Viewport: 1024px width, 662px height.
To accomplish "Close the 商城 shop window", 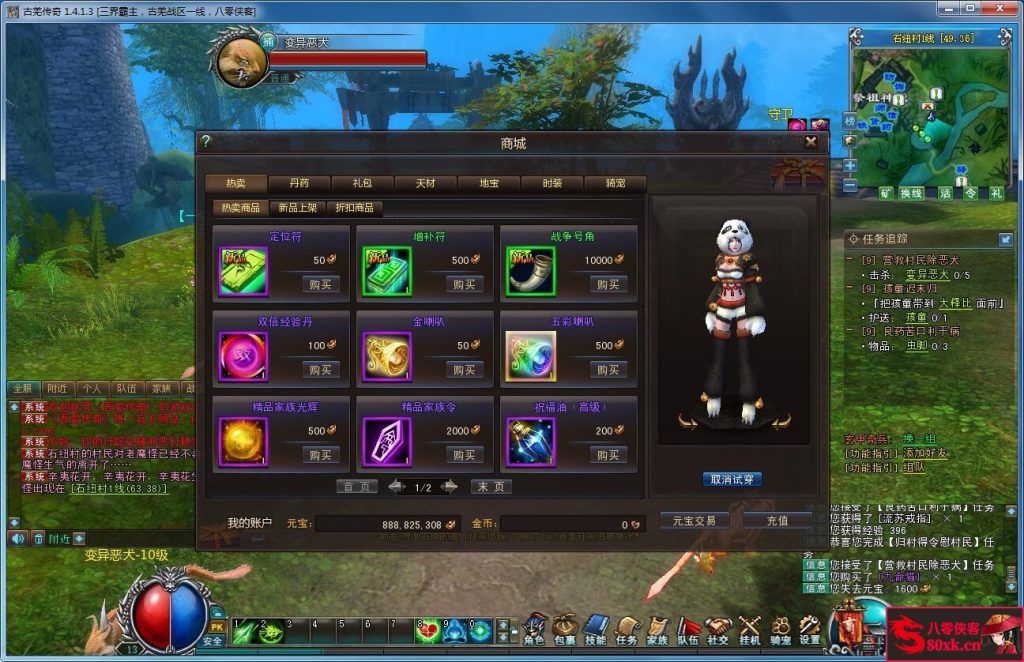I will coord(811,142).
